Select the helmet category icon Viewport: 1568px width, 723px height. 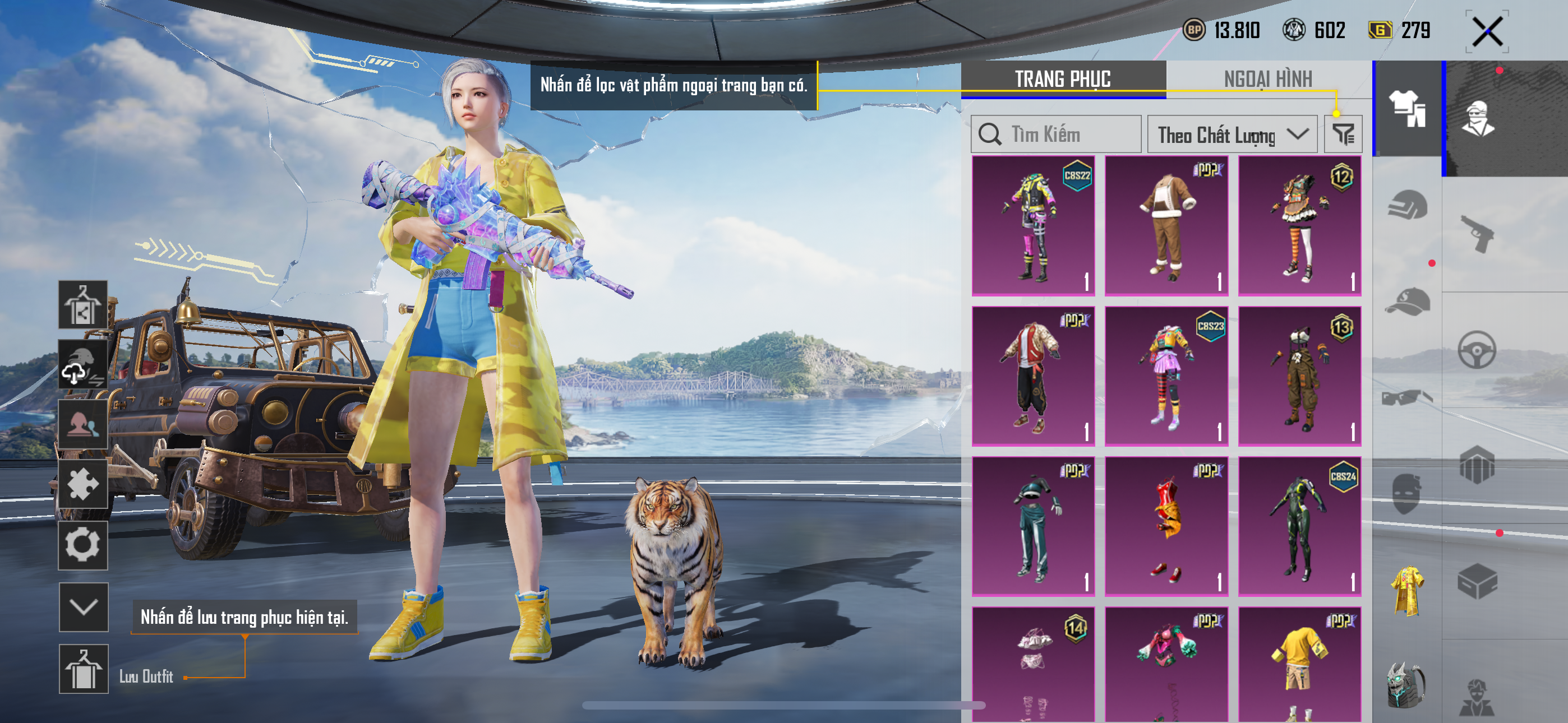[x=1407, y=206]
